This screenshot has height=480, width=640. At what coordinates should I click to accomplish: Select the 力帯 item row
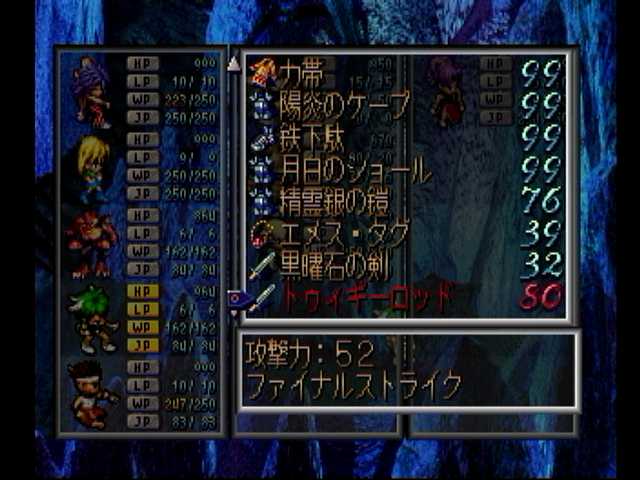[300, 71]
